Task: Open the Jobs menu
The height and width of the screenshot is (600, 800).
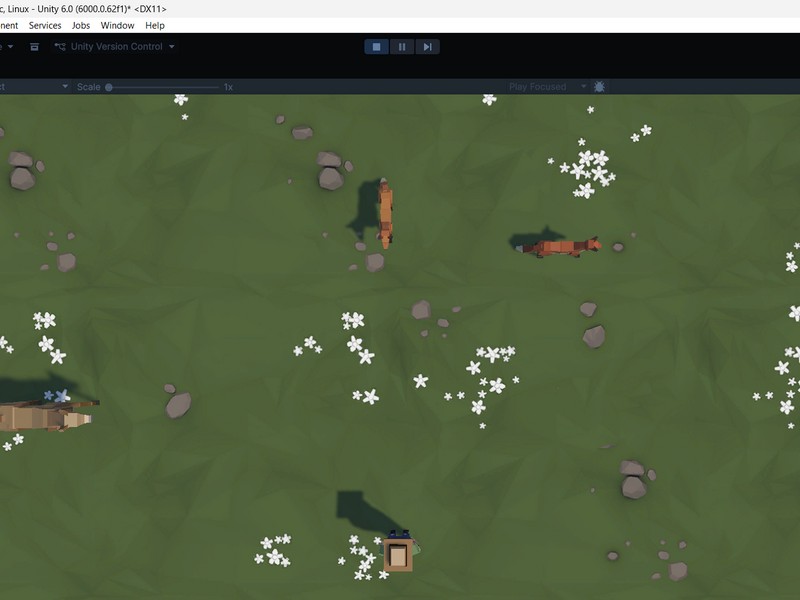Action: 81,25
